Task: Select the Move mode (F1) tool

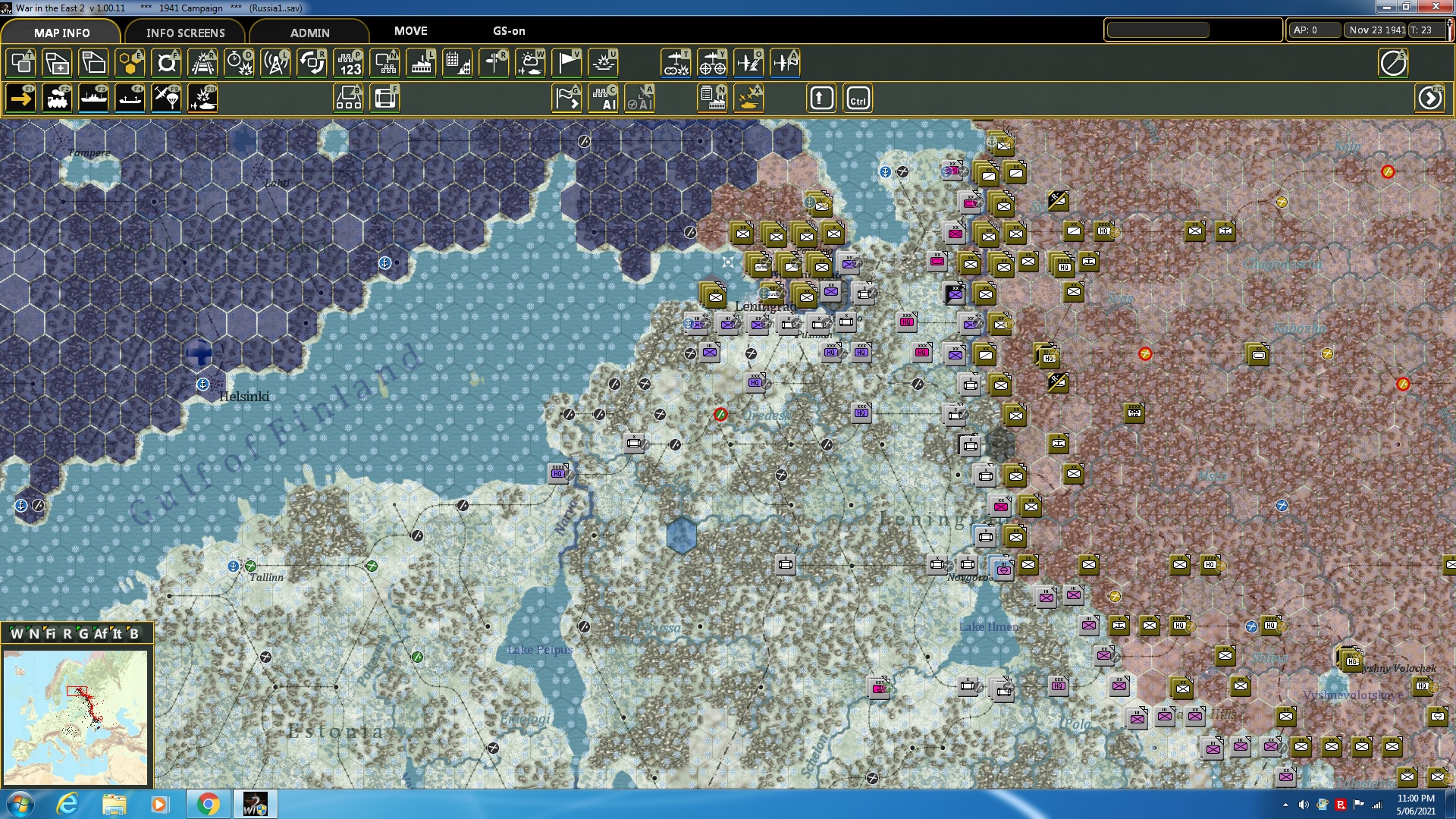Action: coord(20,98)
